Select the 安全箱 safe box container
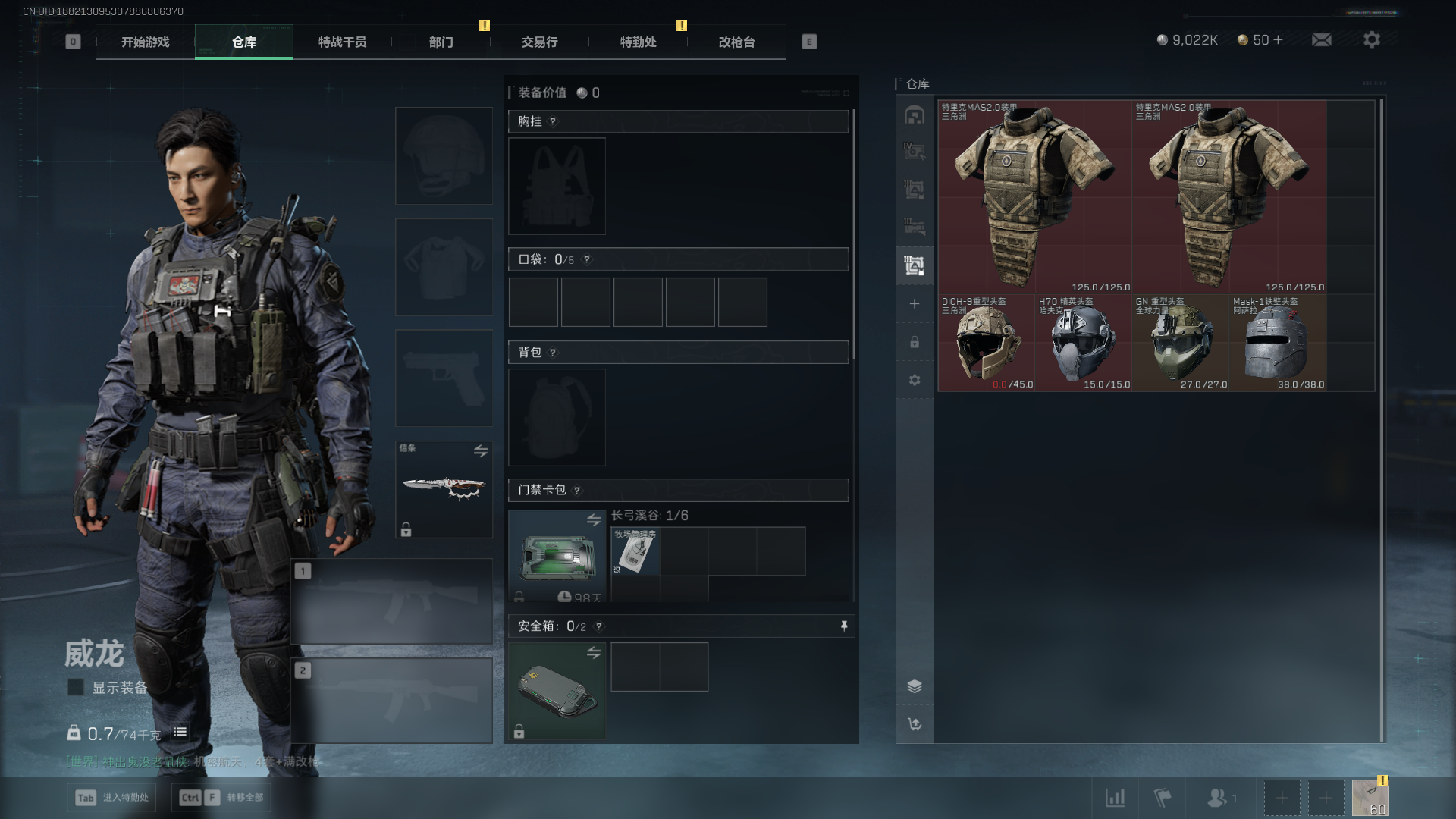Image resolution: width=1456 pixels, height=819 pixels. point(557,690)
